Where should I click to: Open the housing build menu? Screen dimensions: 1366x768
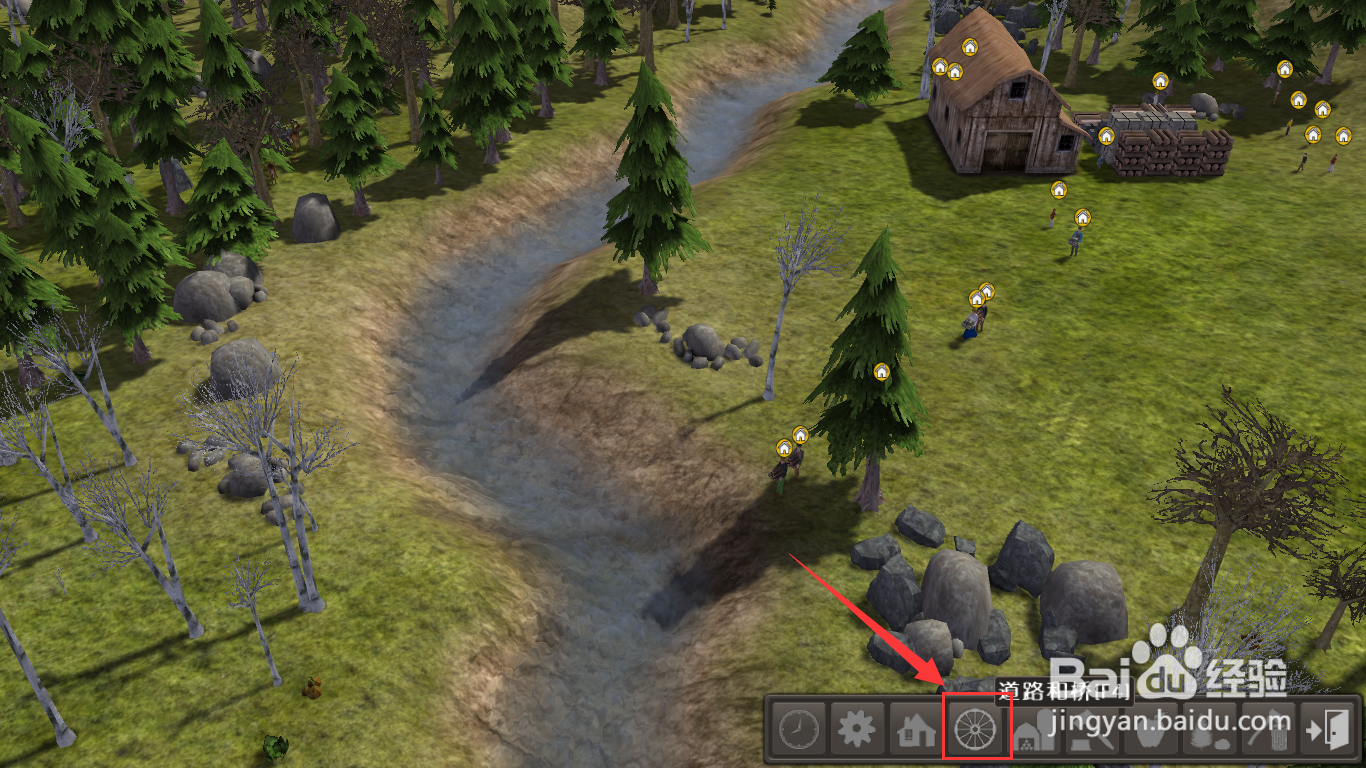(x=915, y=730)
